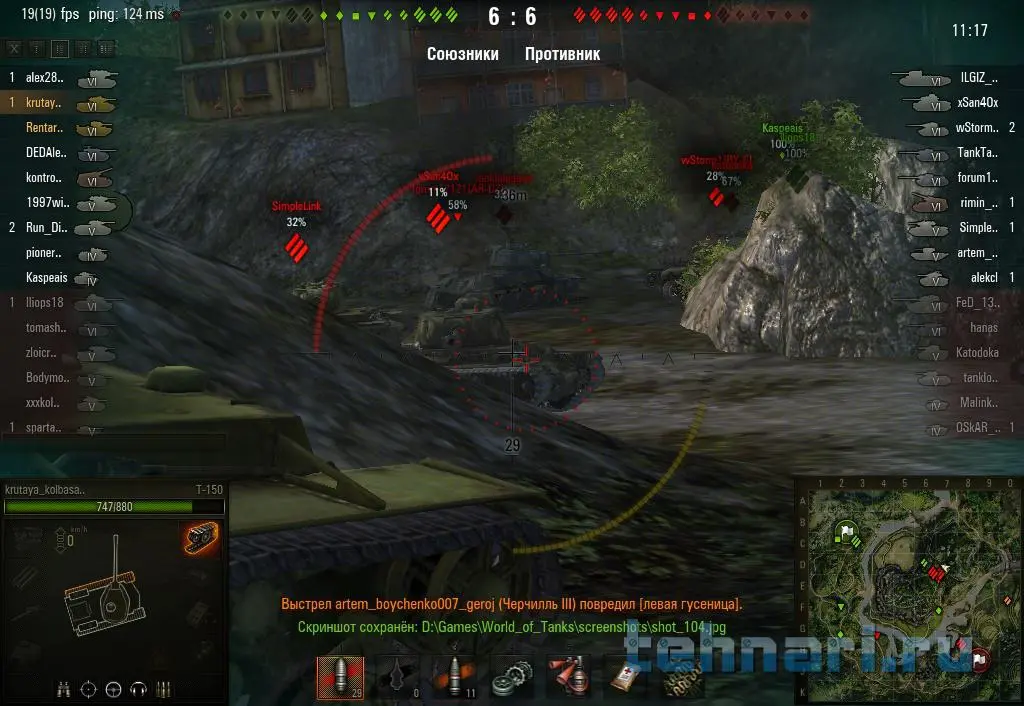Select the damaged track module icon
Image resolution: width=1024 pixels, height=706 pixels.
pos(201,538)
